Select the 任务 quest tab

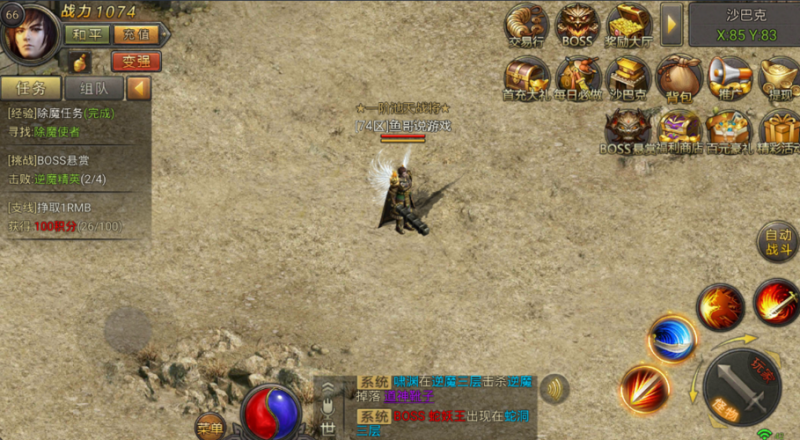click(x=33, y=88)
